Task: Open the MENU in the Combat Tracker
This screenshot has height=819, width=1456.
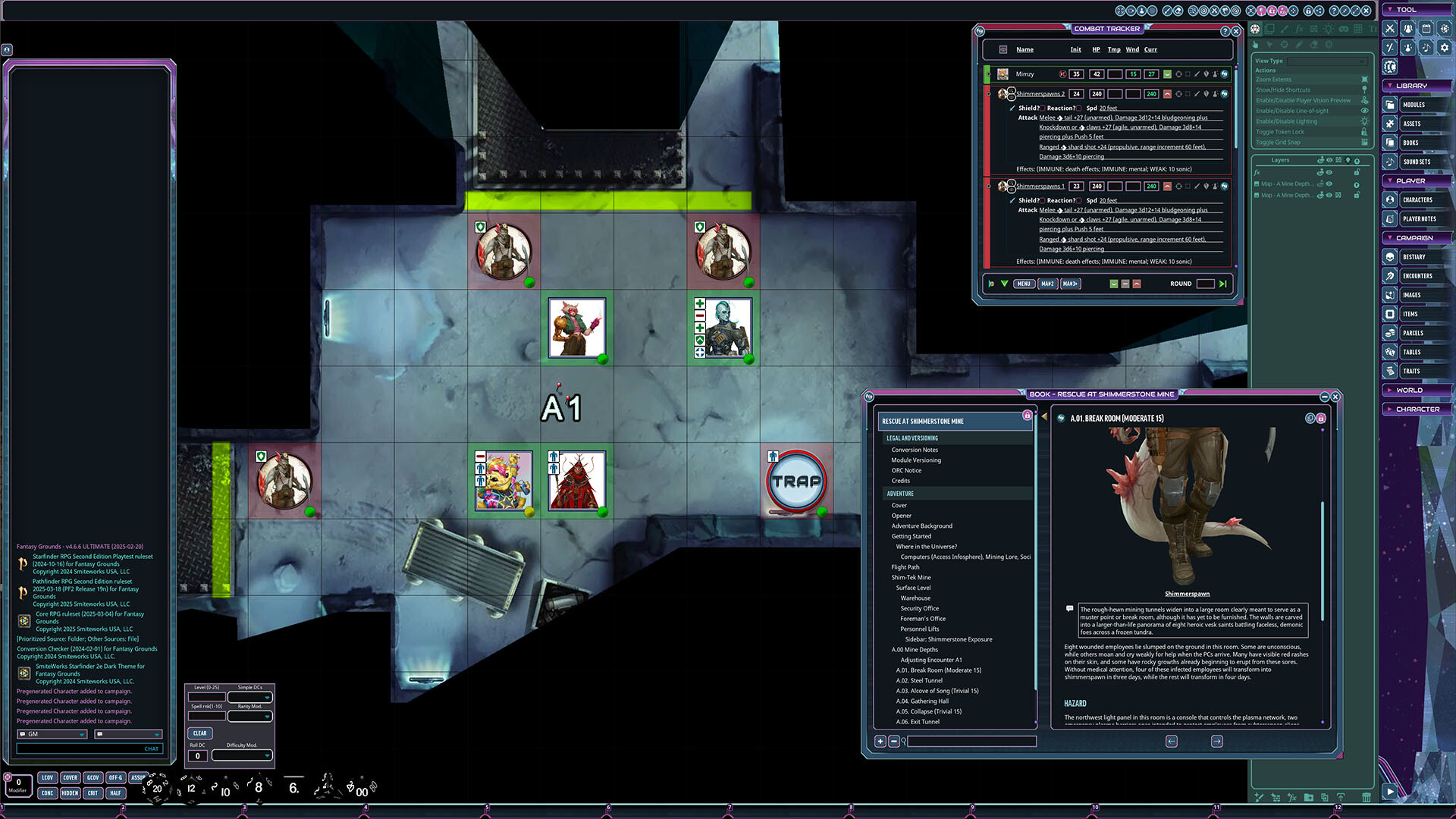Action: (1024, 284)
